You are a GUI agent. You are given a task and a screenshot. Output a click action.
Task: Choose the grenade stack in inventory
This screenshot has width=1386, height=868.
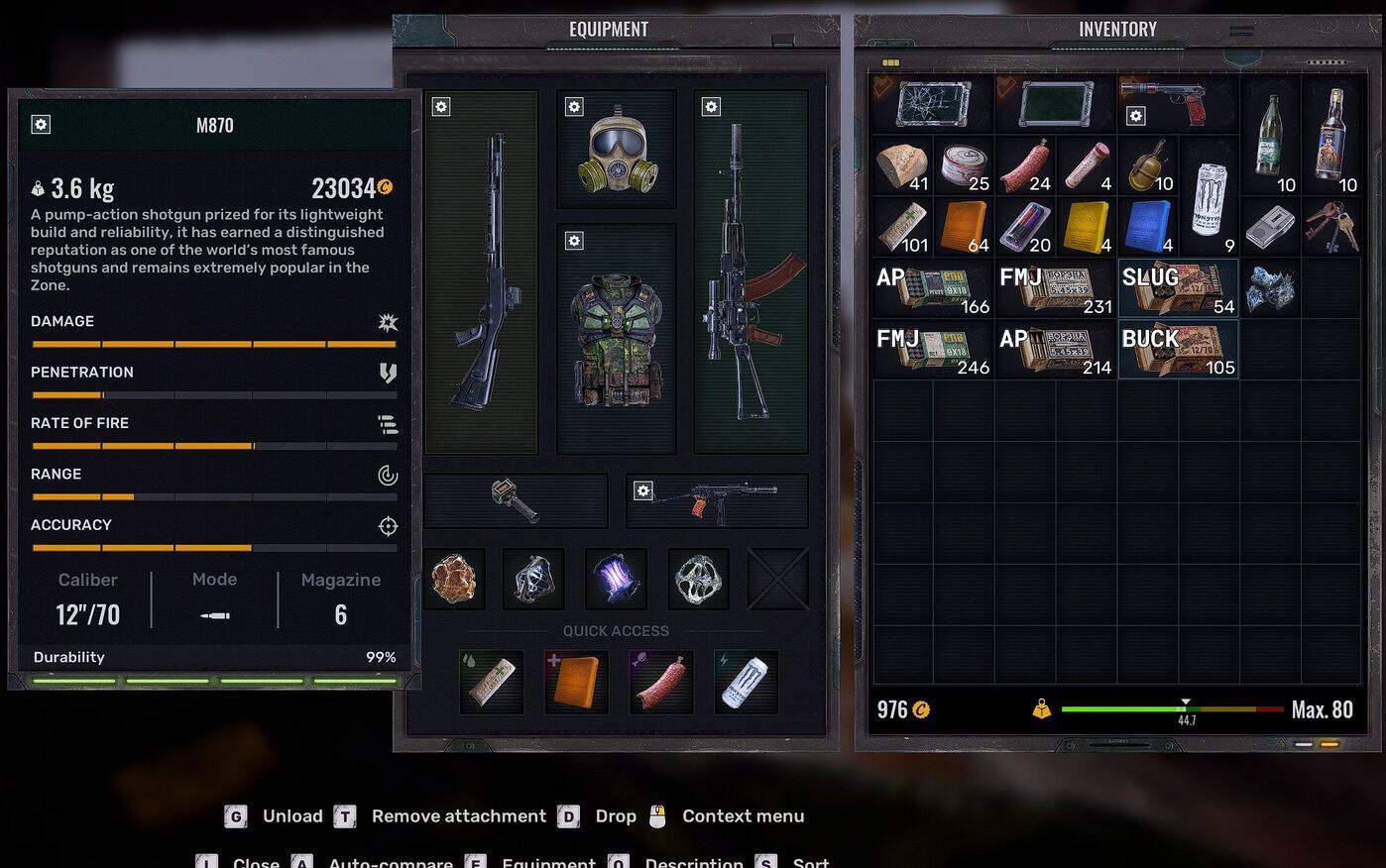[1147, 165]
